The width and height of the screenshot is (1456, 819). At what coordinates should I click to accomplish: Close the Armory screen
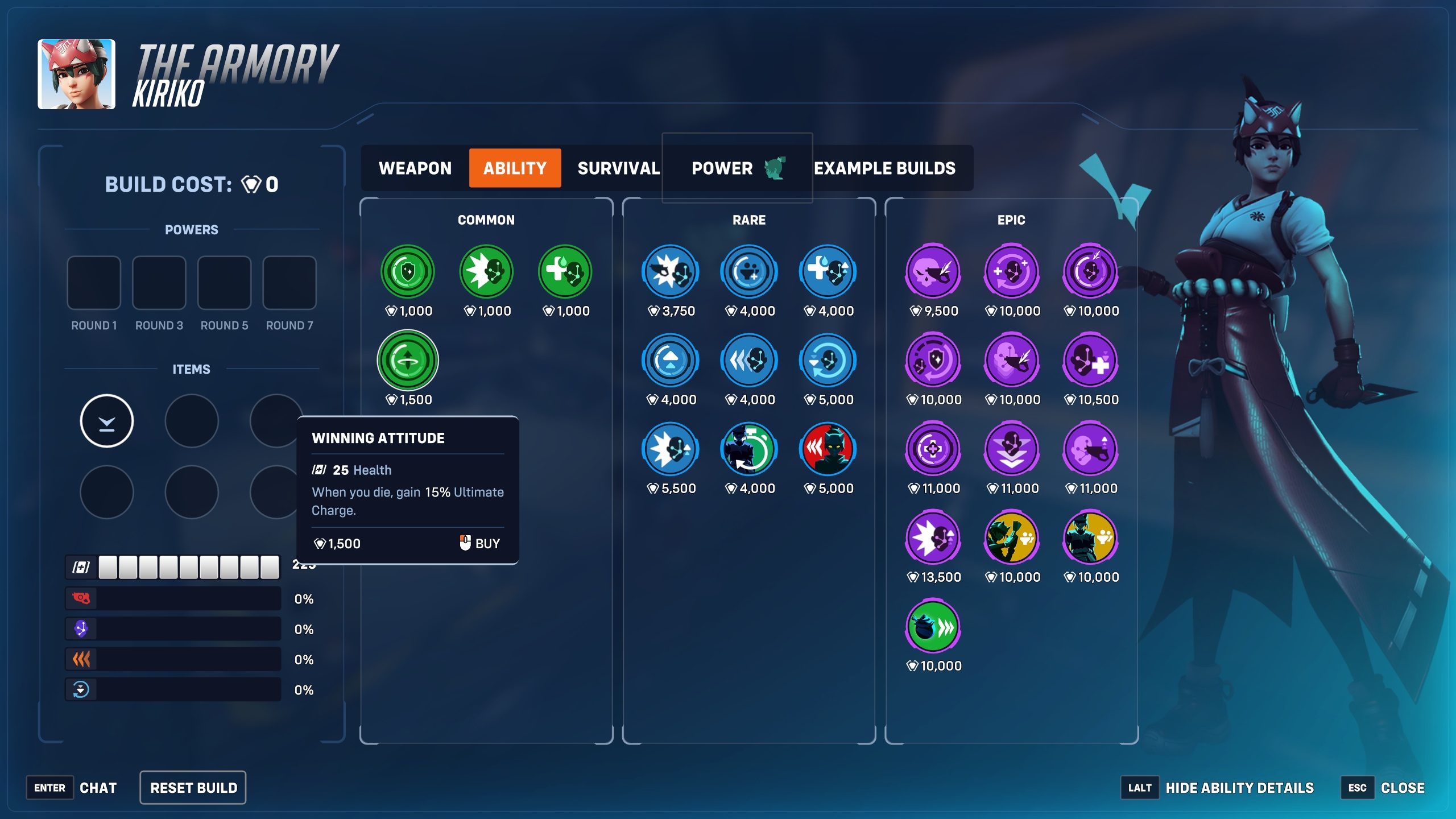point(1402,788)
